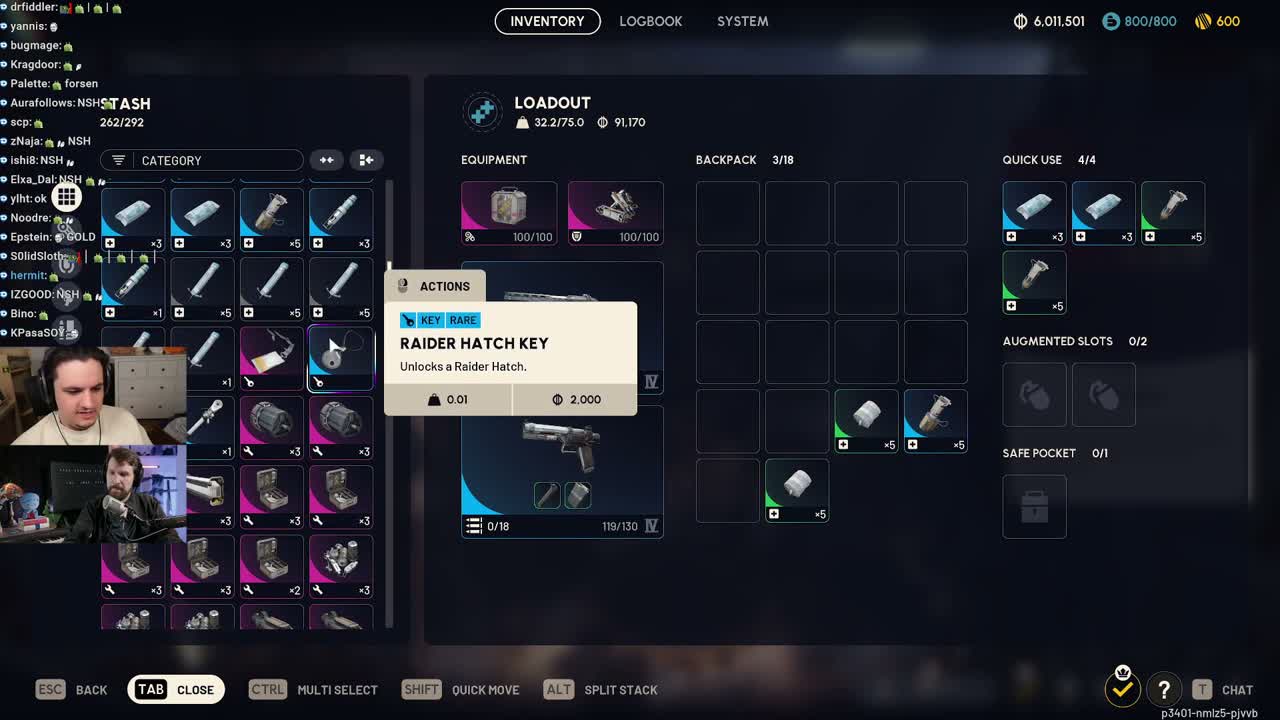
Task: Click the checkmark crown badge button
Action: (1123, 687)
